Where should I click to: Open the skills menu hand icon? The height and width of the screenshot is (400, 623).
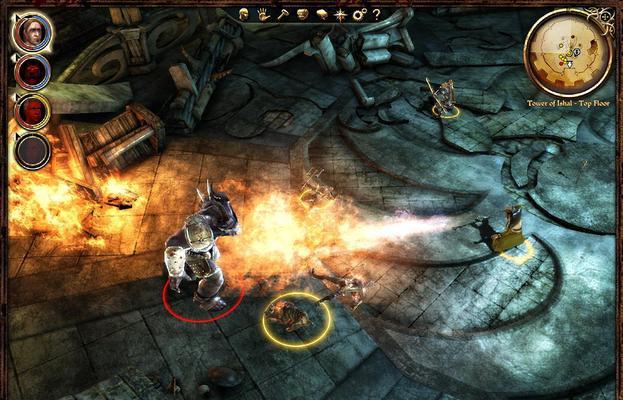(x=263, y=14)
